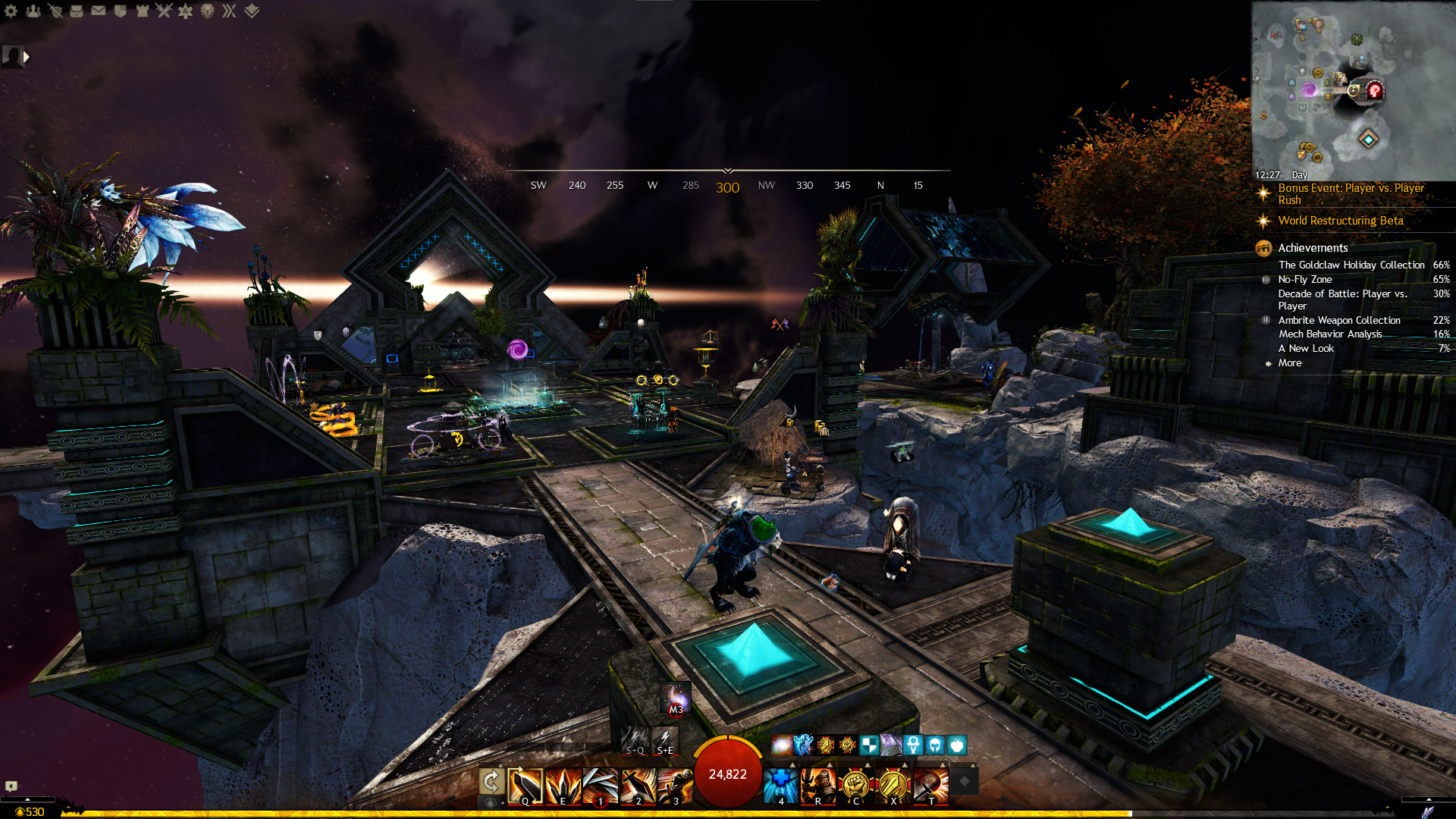This screenshot has width=1456, height=819.
Task: Open the contacts and LFG panel
Action: click(33, 11)
